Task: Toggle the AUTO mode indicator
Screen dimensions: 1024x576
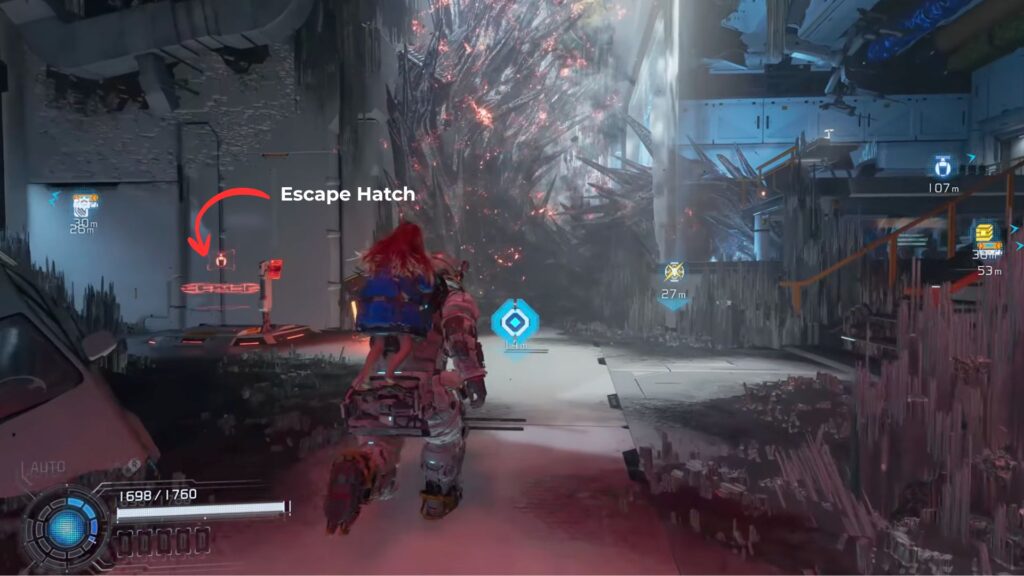Action: pyautogui.click(x=47, y=467)
